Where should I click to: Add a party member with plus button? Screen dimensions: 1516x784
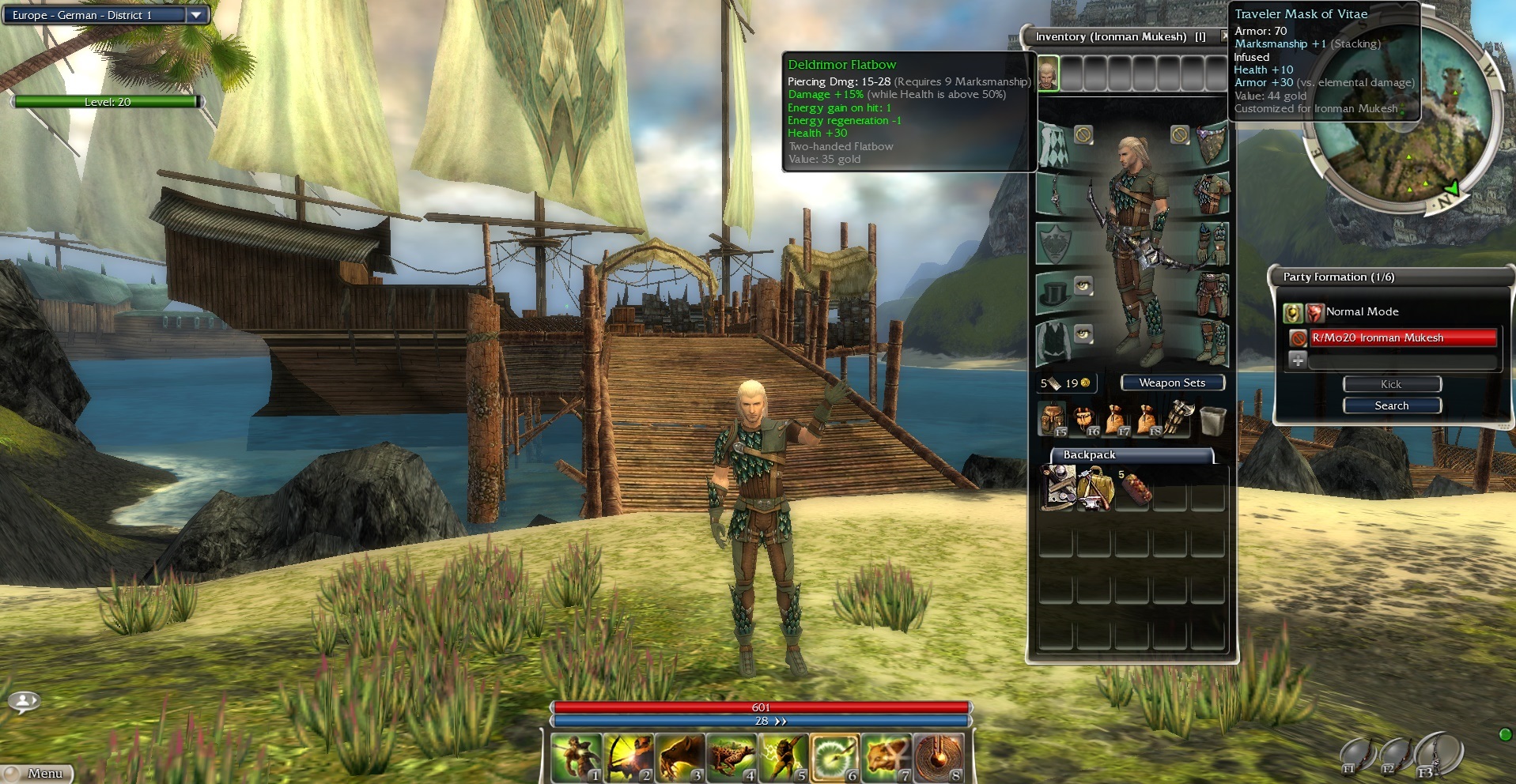click(x=1298, y=360)
